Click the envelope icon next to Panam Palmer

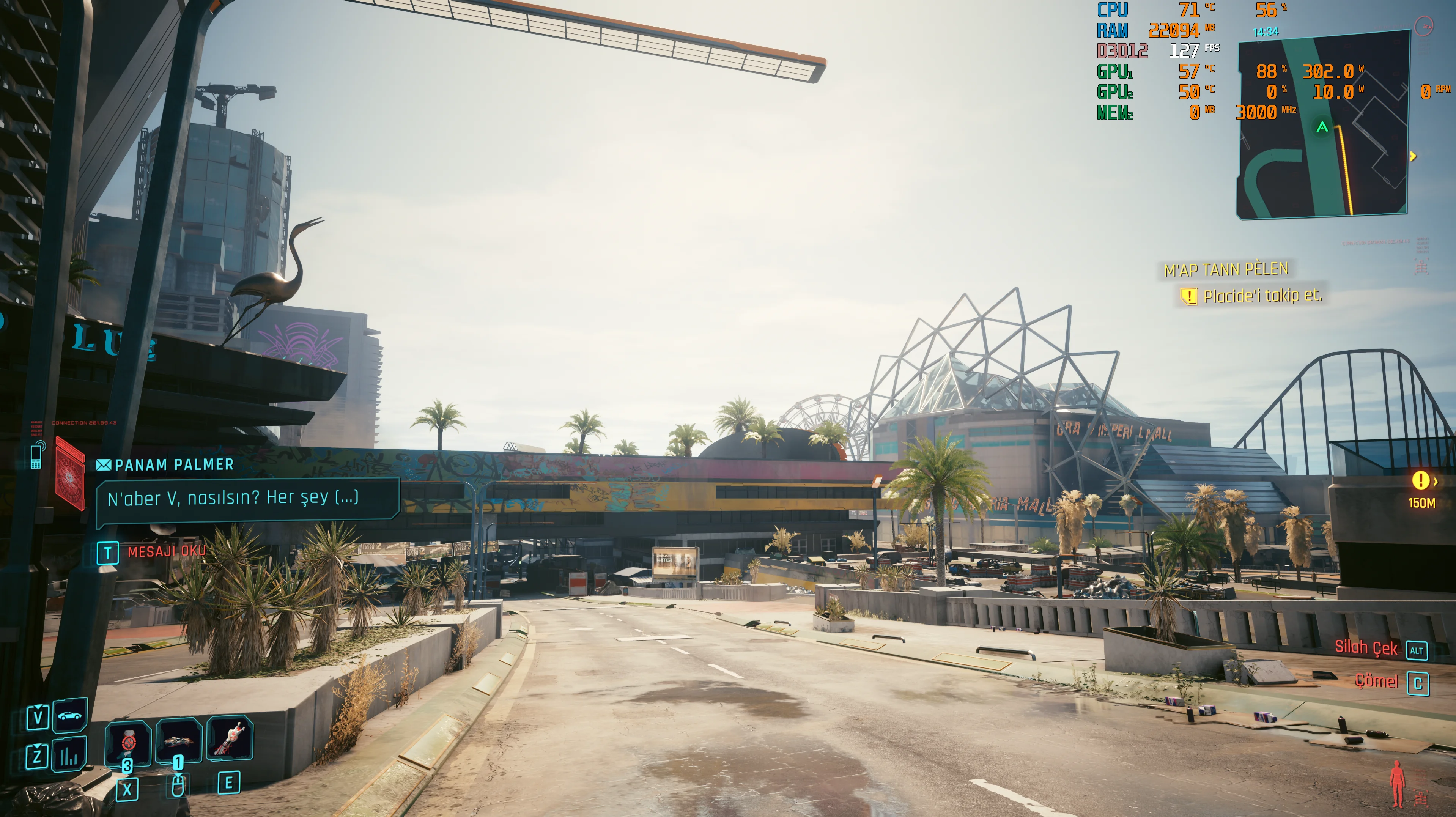pos(104,465)
